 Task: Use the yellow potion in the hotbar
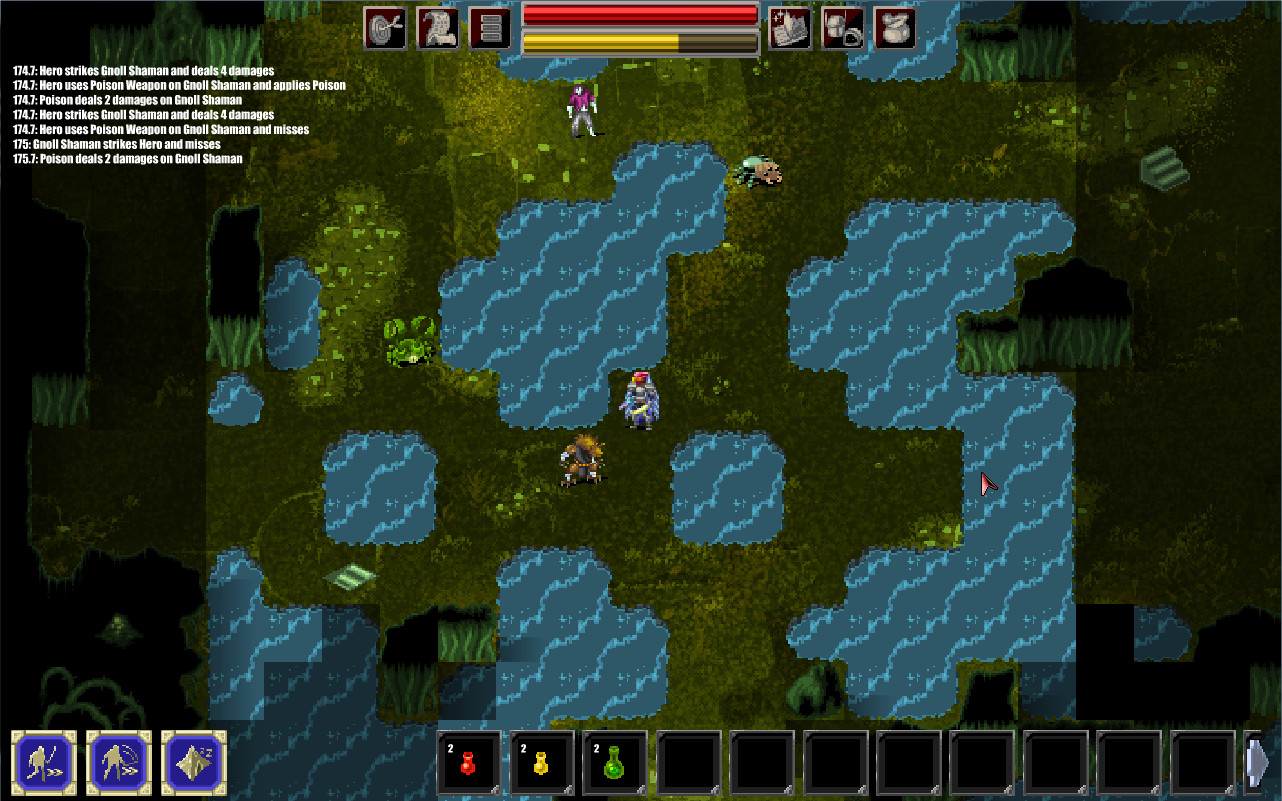541,762
